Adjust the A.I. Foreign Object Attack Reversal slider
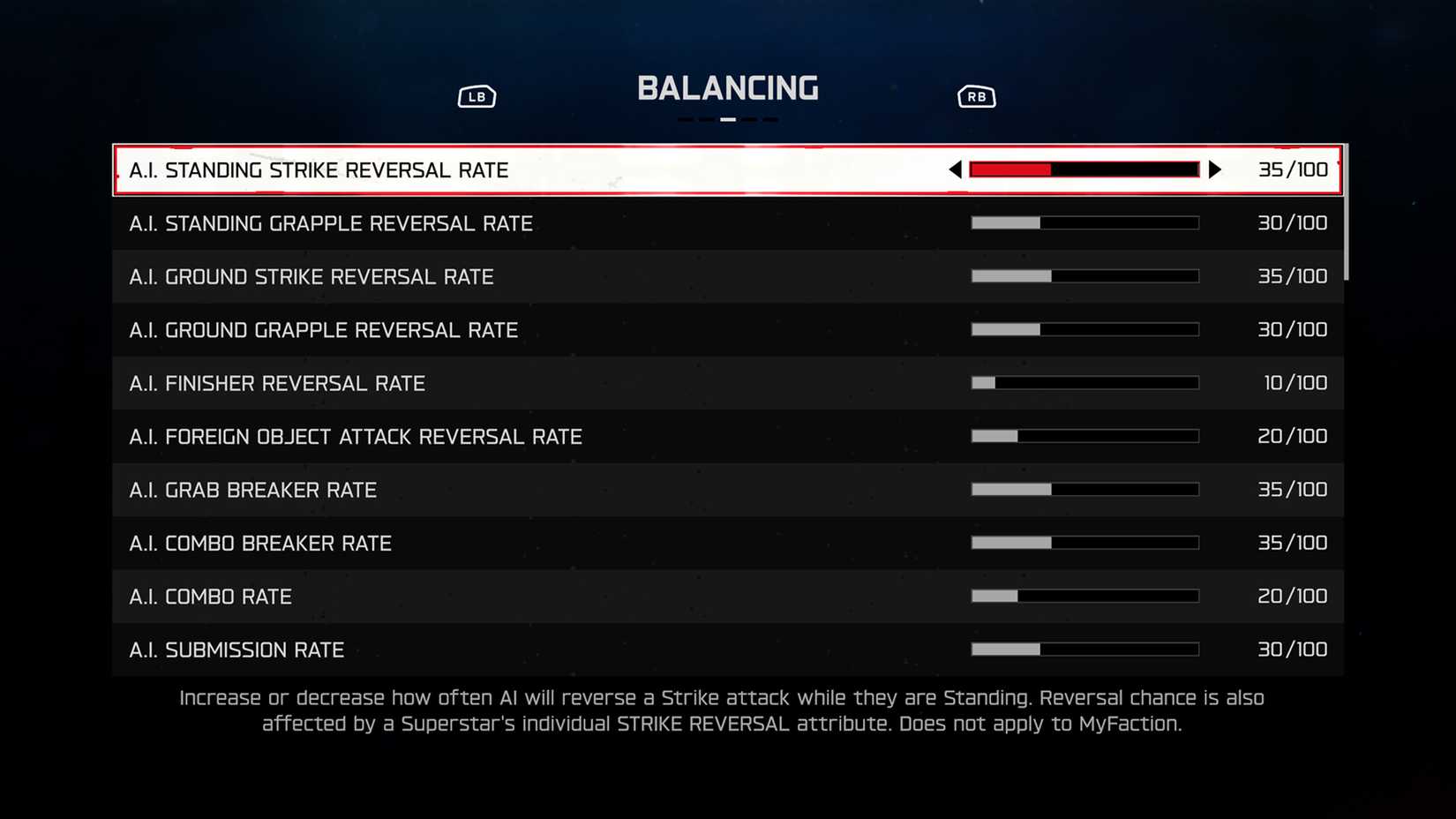1456x819 pixels. pyautogui.click(x=1084, y=436)
